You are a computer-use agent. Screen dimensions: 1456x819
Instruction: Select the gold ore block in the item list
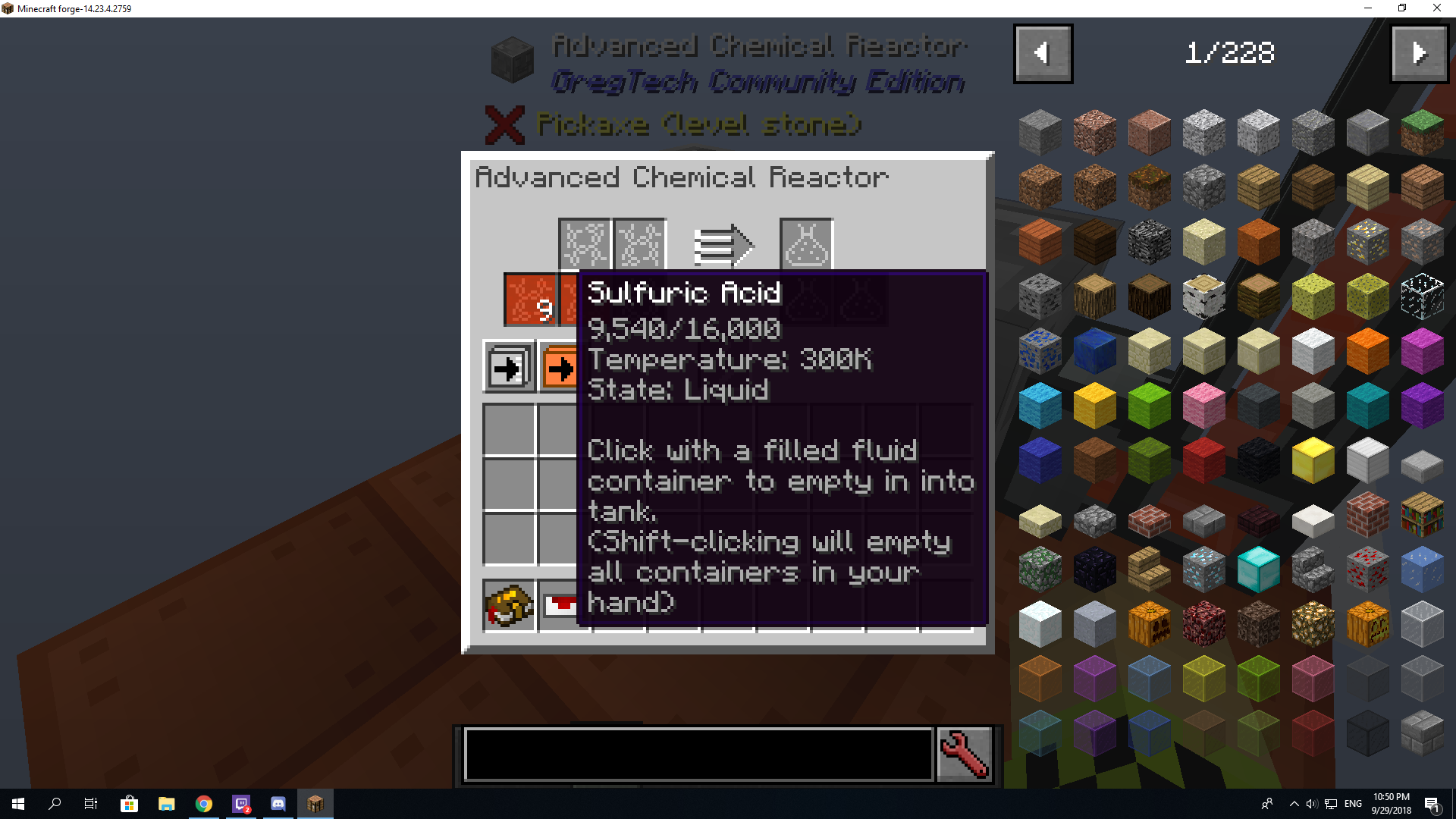tap(1367, 241)
